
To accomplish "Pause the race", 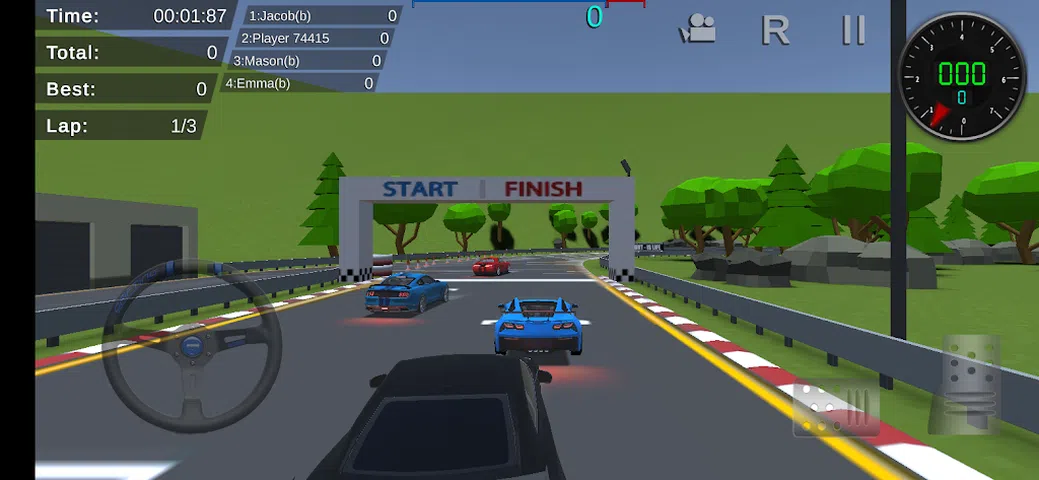I will click(x=853, y=30).
